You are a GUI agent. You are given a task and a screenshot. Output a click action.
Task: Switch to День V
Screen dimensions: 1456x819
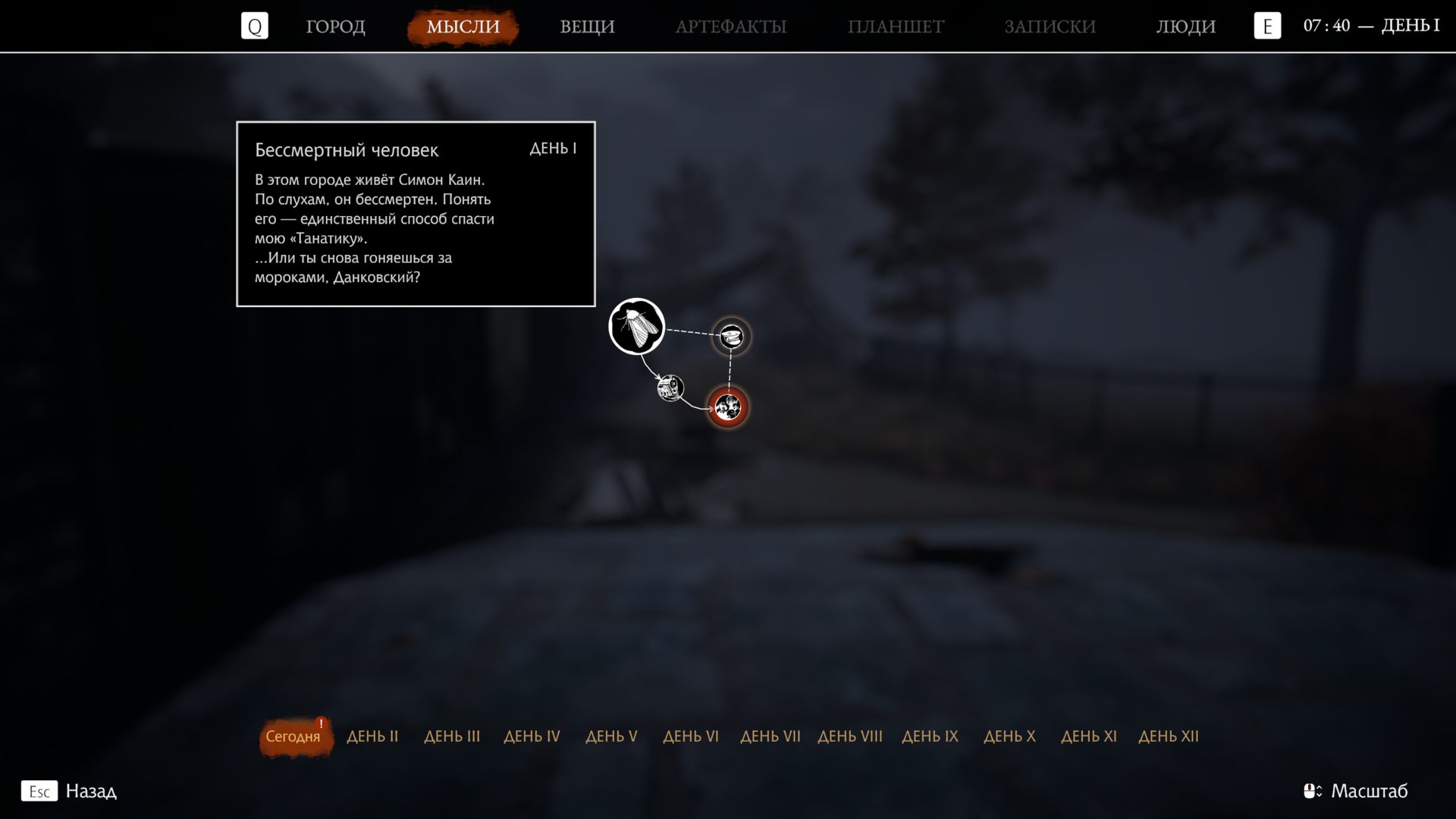611,736
